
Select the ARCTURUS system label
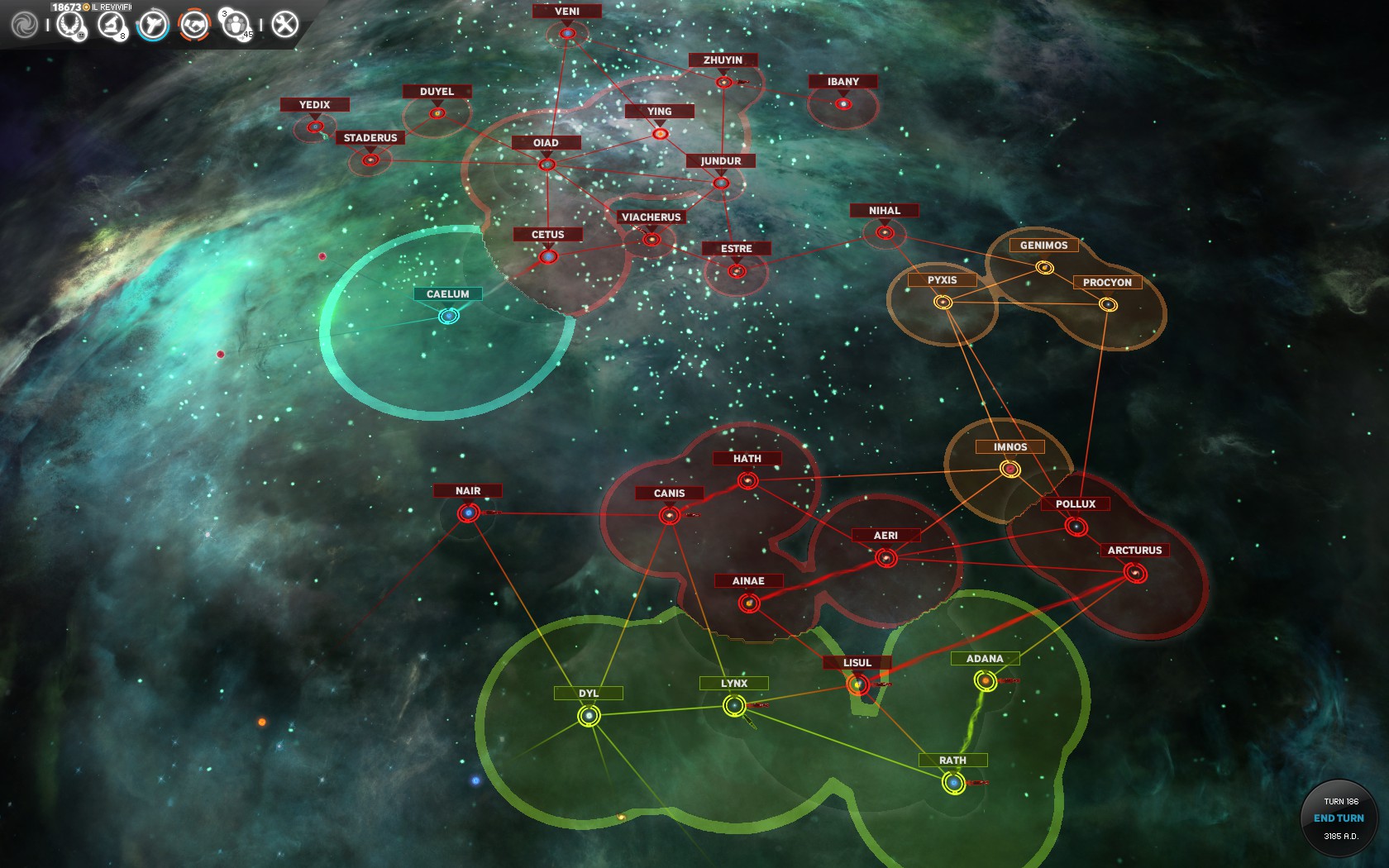point(1134,551)
